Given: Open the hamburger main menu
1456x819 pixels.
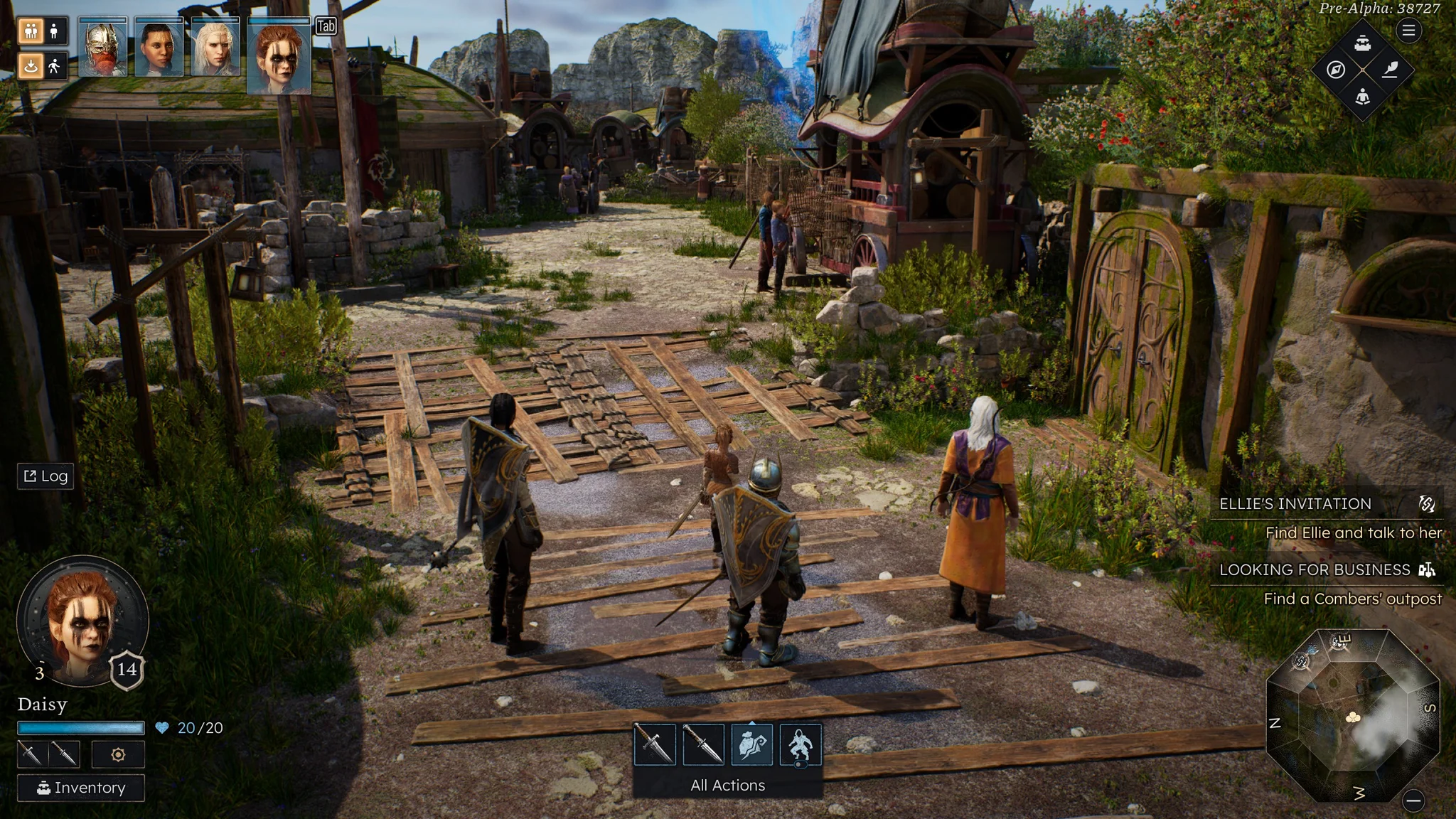Looking at the screenshot, I should pos(1408,31).
